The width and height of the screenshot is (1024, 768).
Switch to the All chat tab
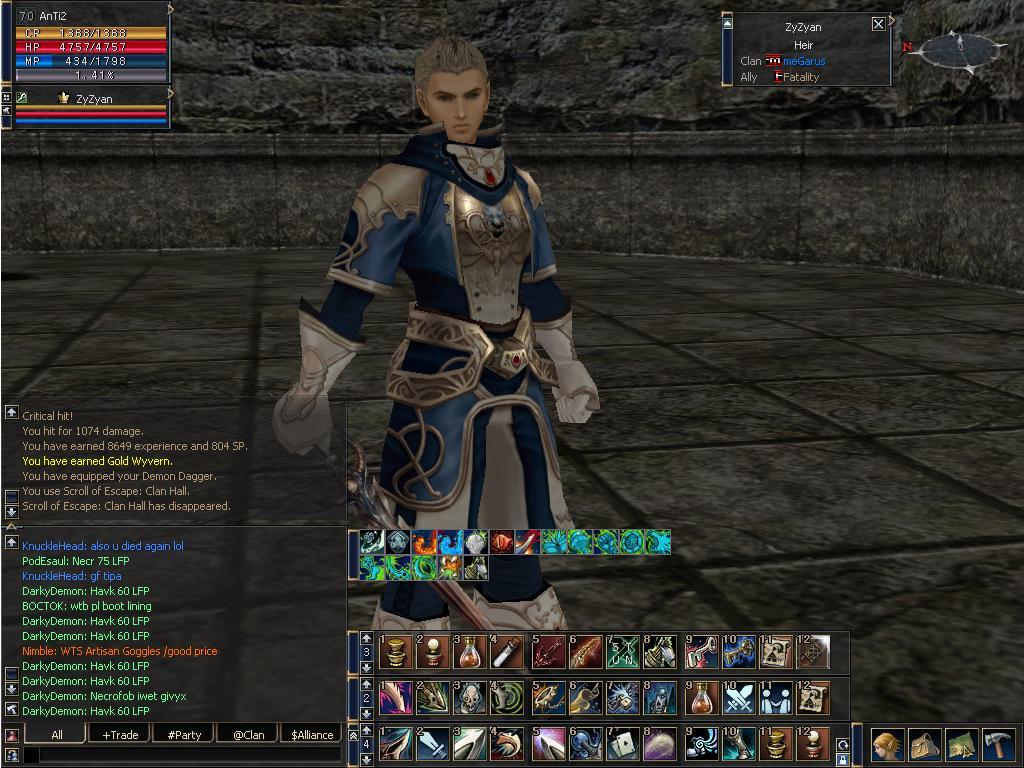[x=57, y=734]
